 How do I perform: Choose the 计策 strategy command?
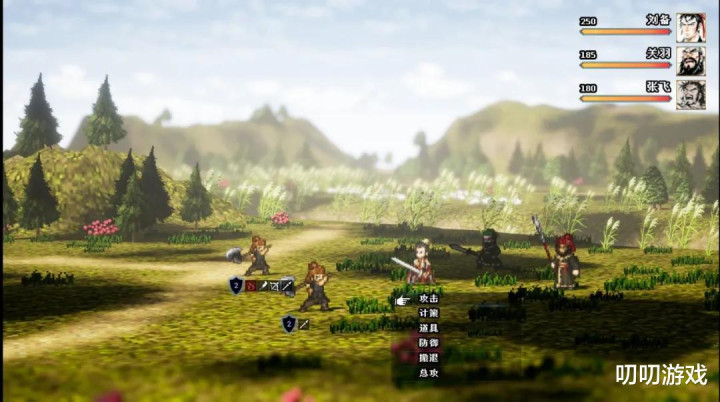[428, 313]
